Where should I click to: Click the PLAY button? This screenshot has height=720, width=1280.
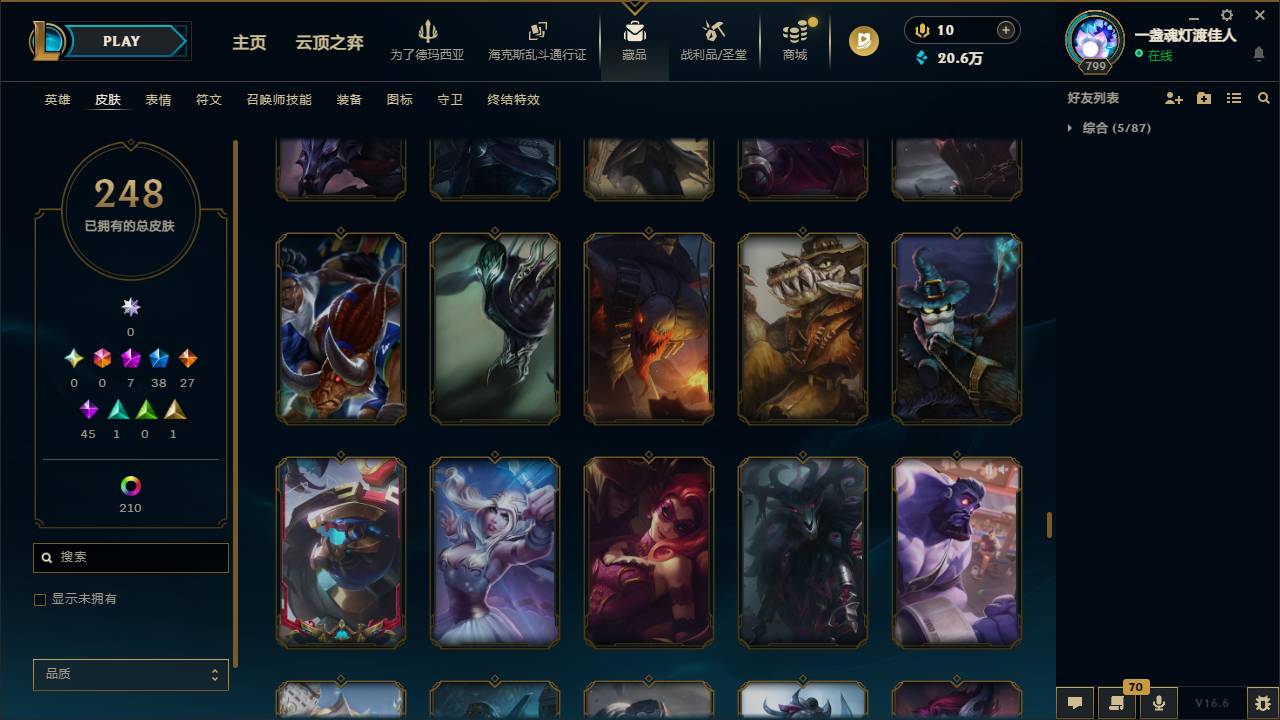(120, 41)
